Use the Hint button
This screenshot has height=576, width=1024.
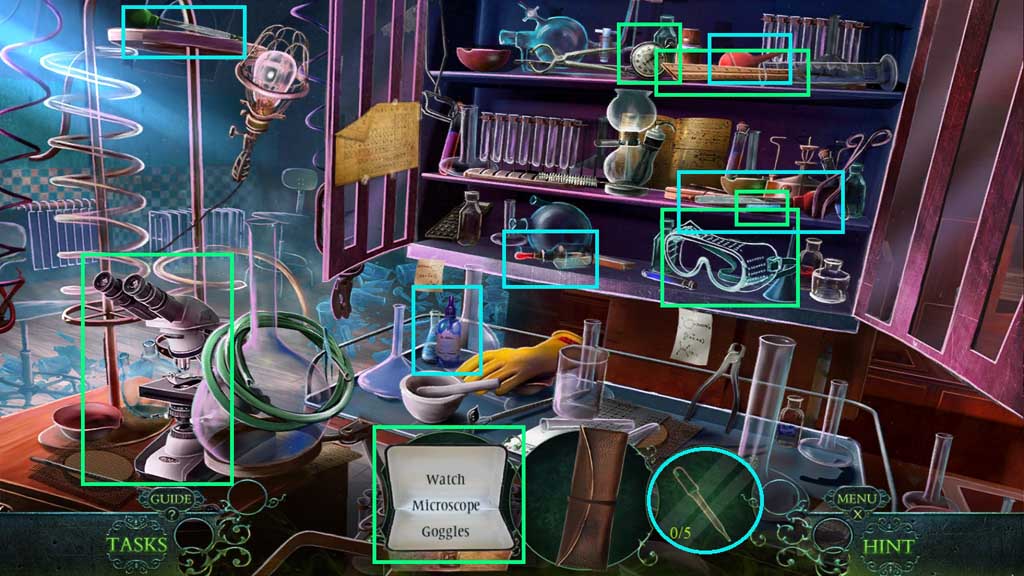[888, 546]
